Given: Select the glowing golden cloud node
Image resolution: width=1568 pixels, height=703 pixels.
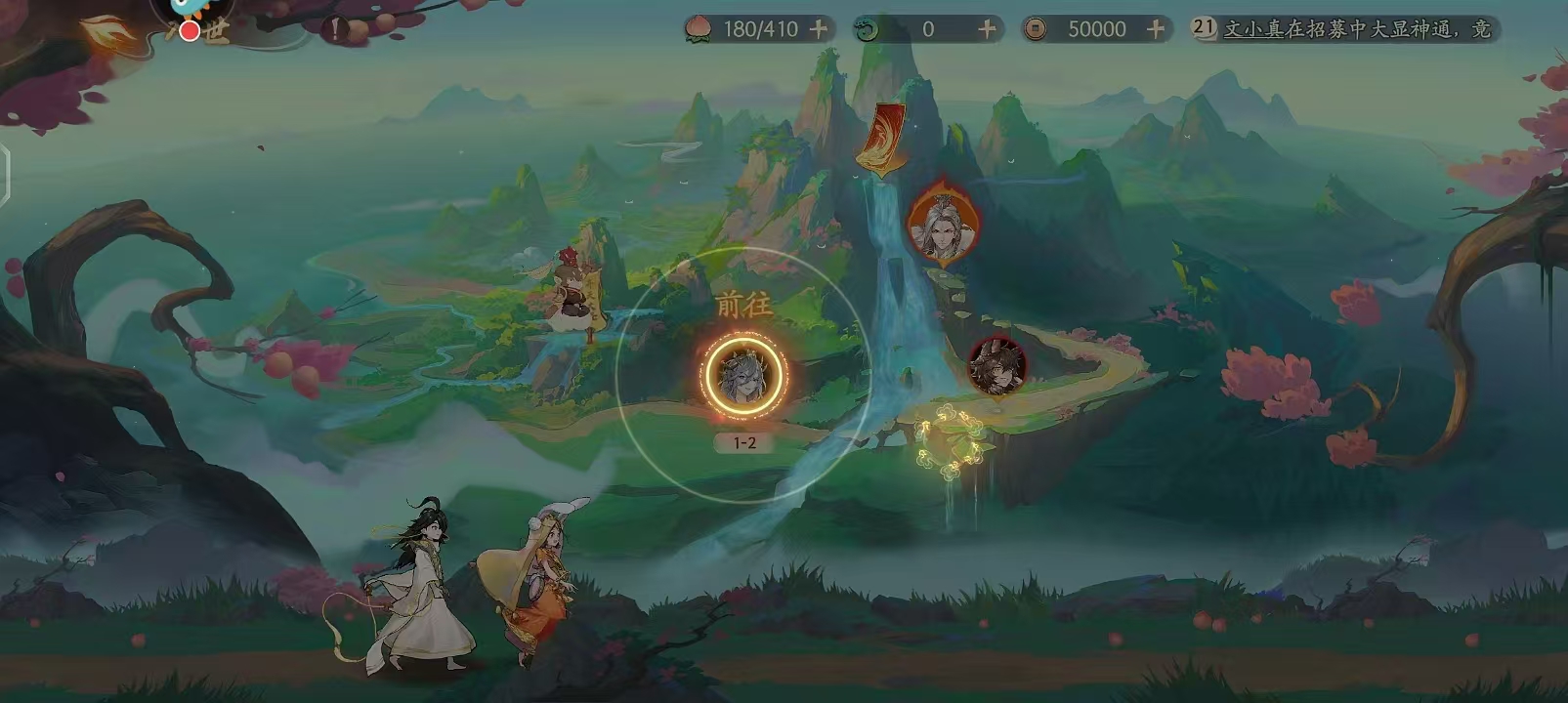Looking at the screenshot, I should (x=948, y=441).
